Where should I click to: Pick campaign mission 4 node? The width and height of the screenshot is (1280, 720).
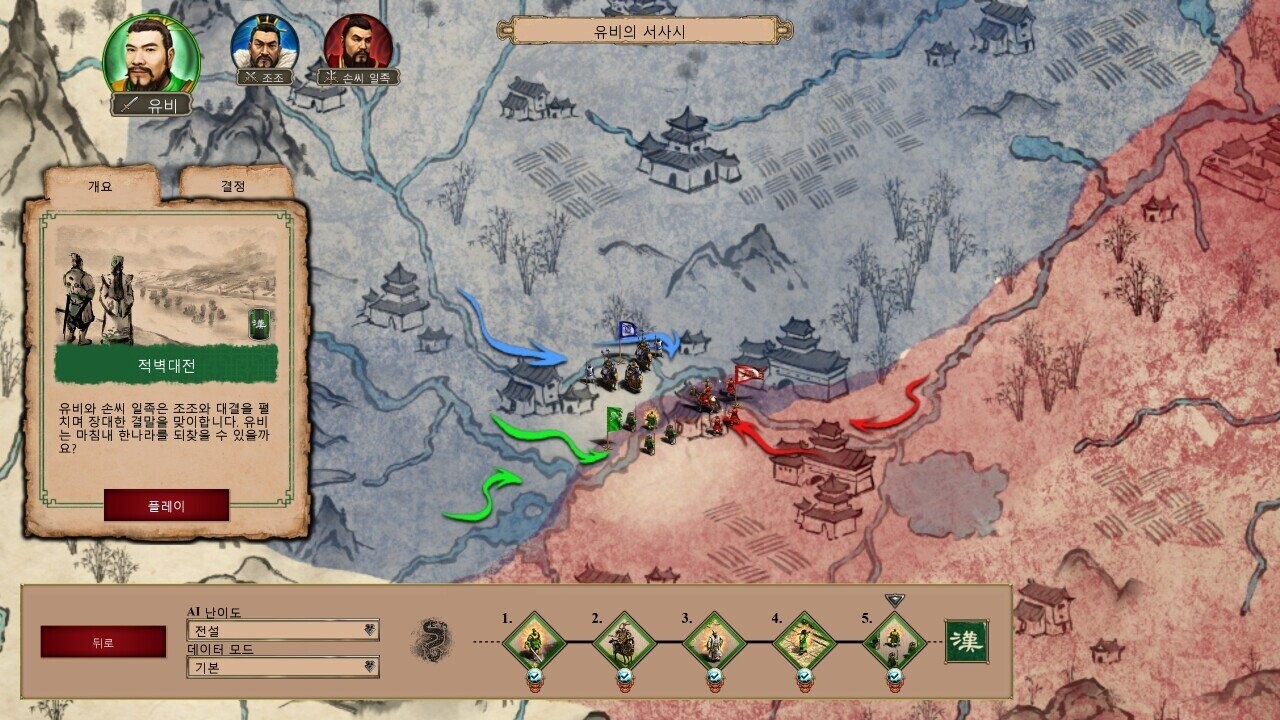[804, 640]
